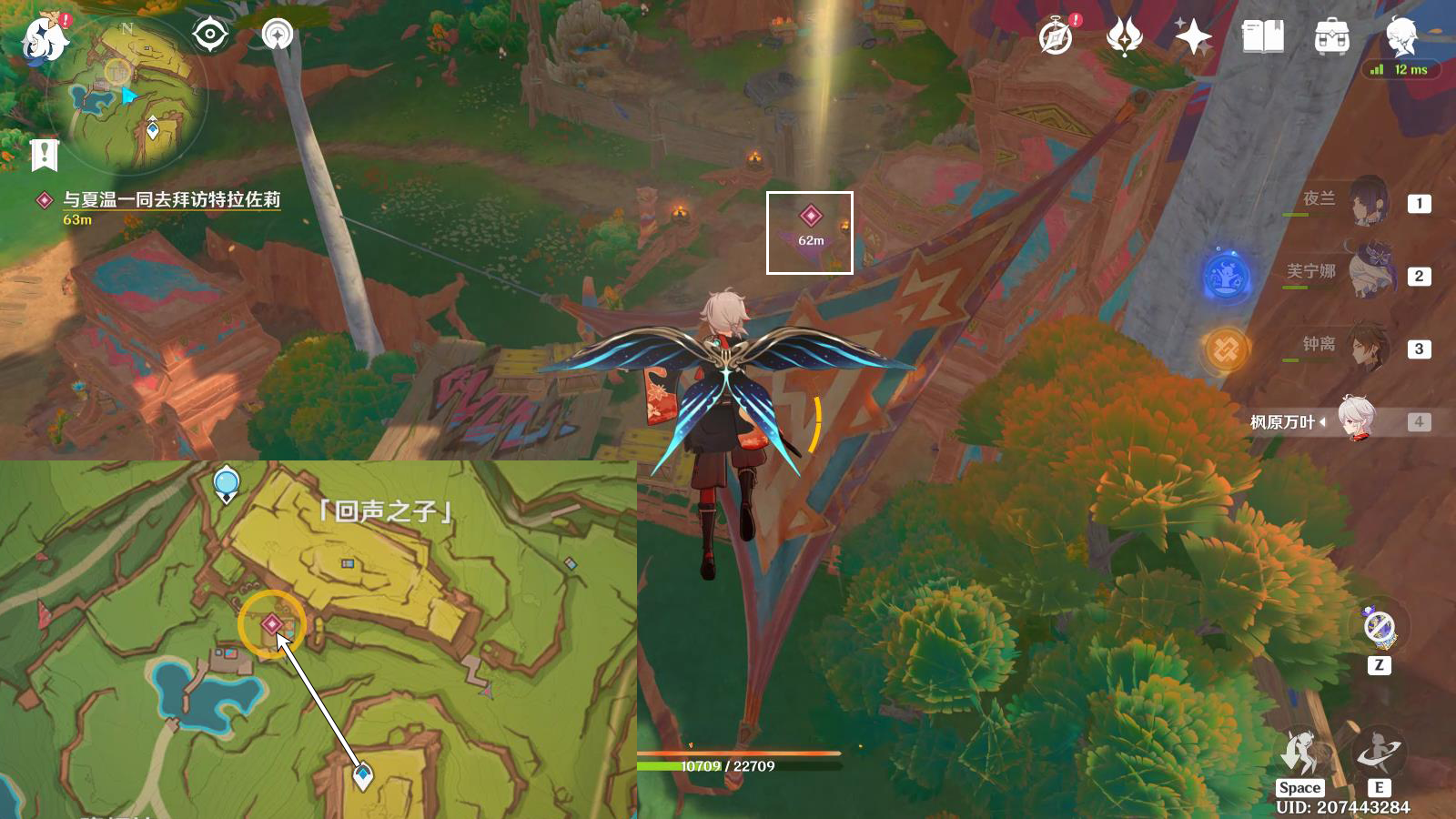1456x819 pixels.
Task: Click the plunge attack icon labeled Space
Action: (x=1300, y=753)
